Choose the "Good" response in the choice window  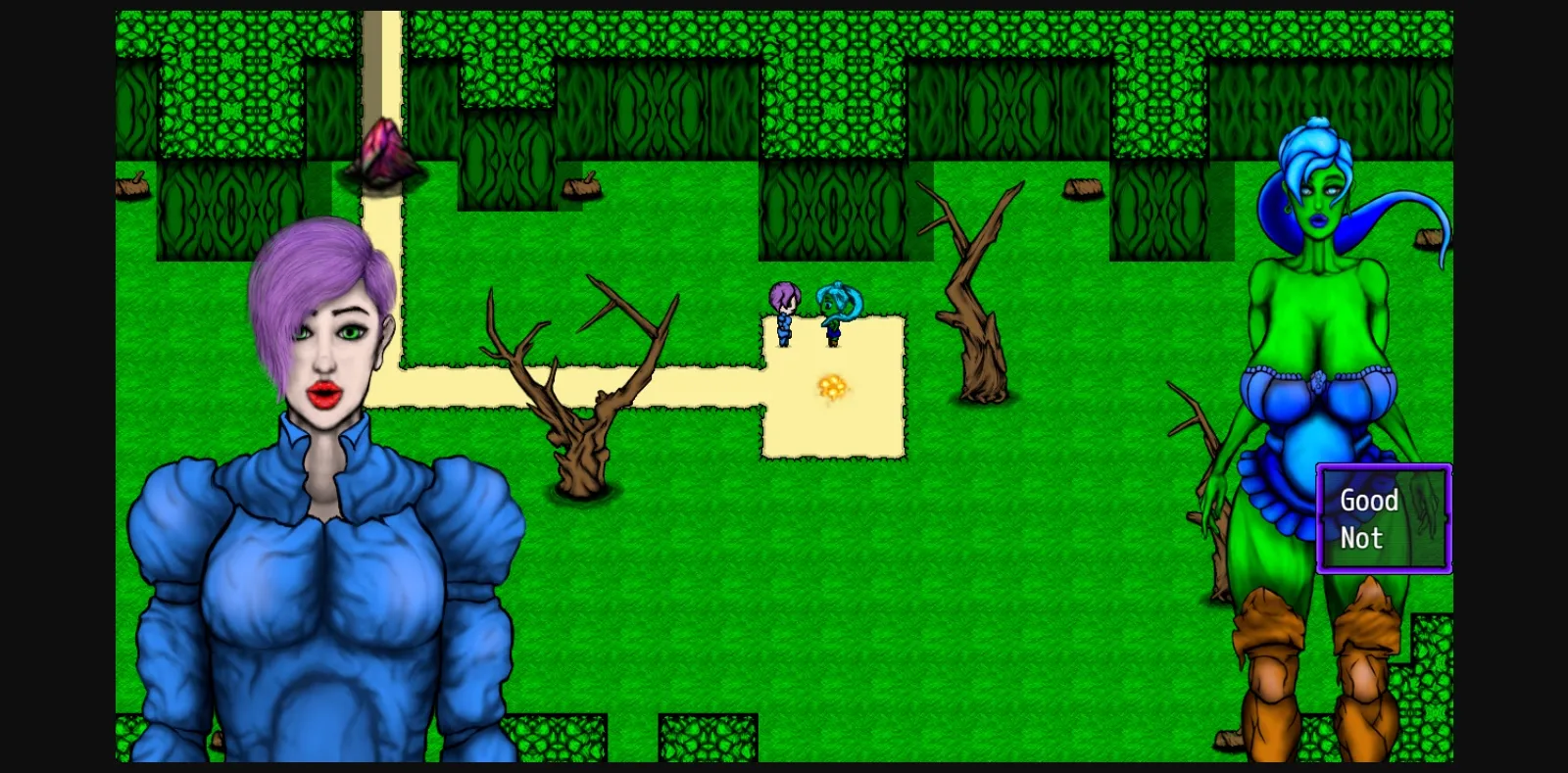[x=1369, y=502]
